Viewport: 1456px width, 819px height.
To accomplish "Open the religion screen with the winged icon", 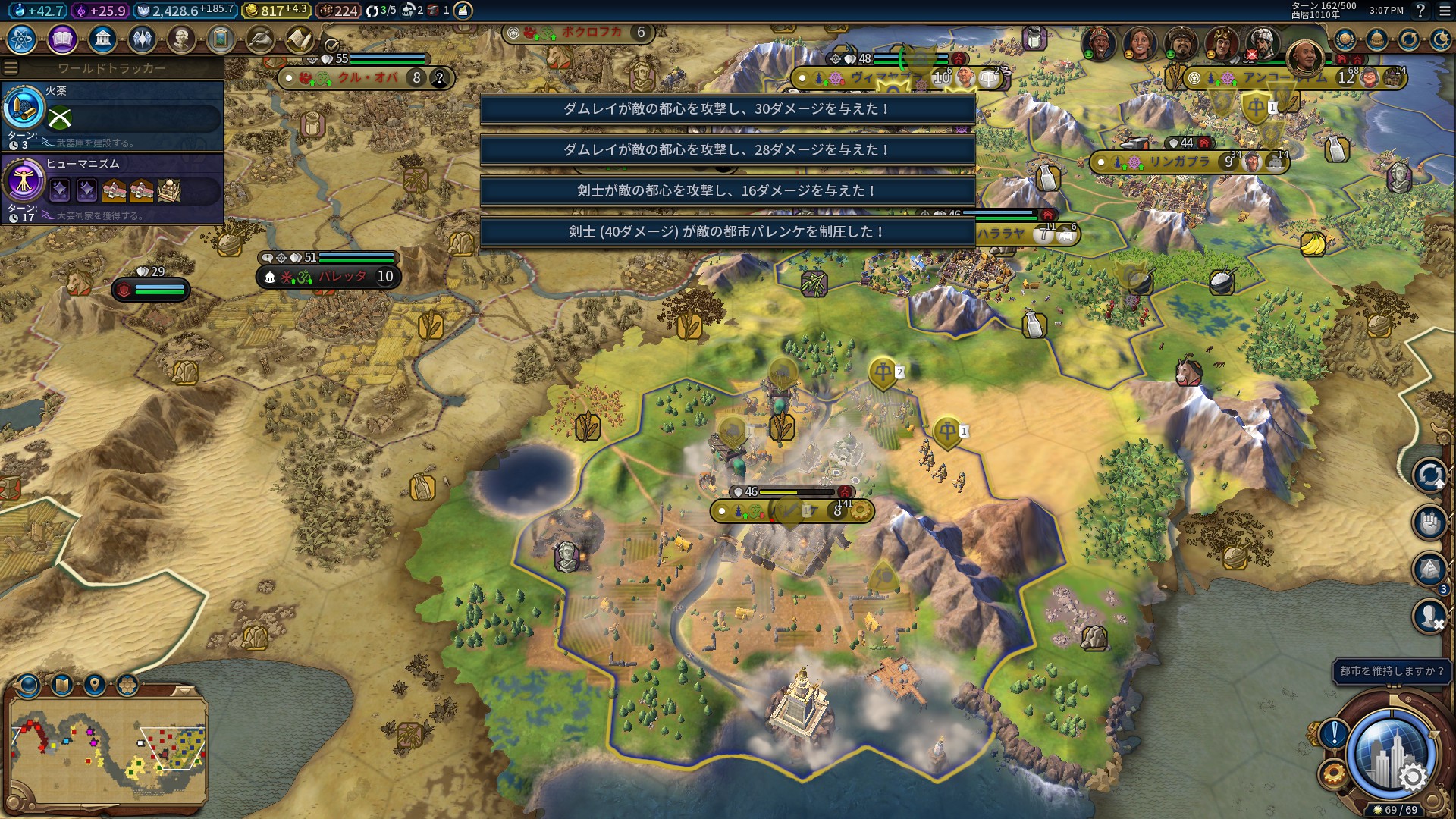I will pos(142,39).
